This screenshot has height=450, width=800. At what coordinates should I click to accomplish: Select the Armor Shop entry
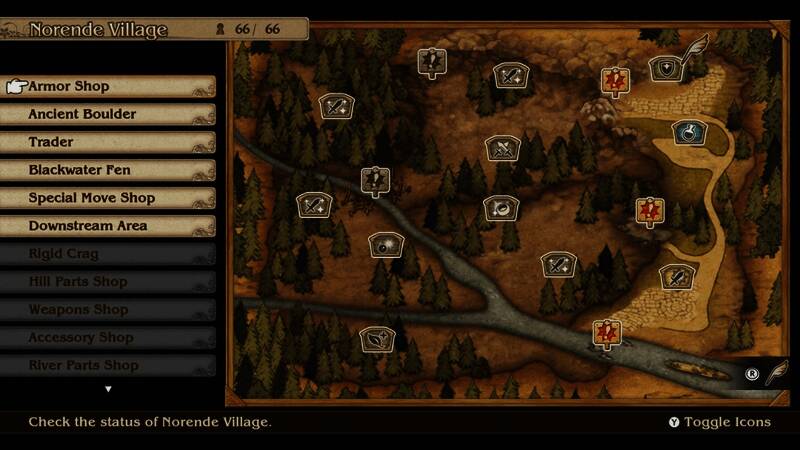(110, 86)
